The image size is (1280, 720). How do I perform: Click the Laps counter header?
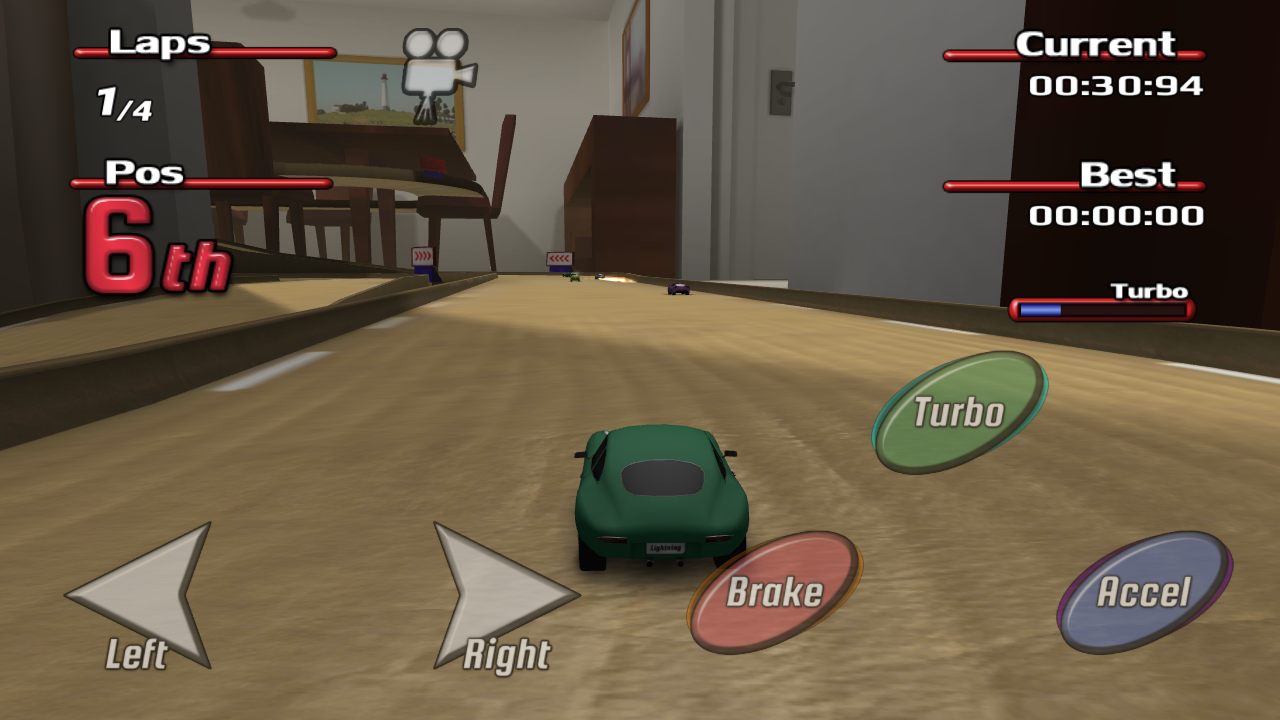pyautogui.click(x=160, y=44)
